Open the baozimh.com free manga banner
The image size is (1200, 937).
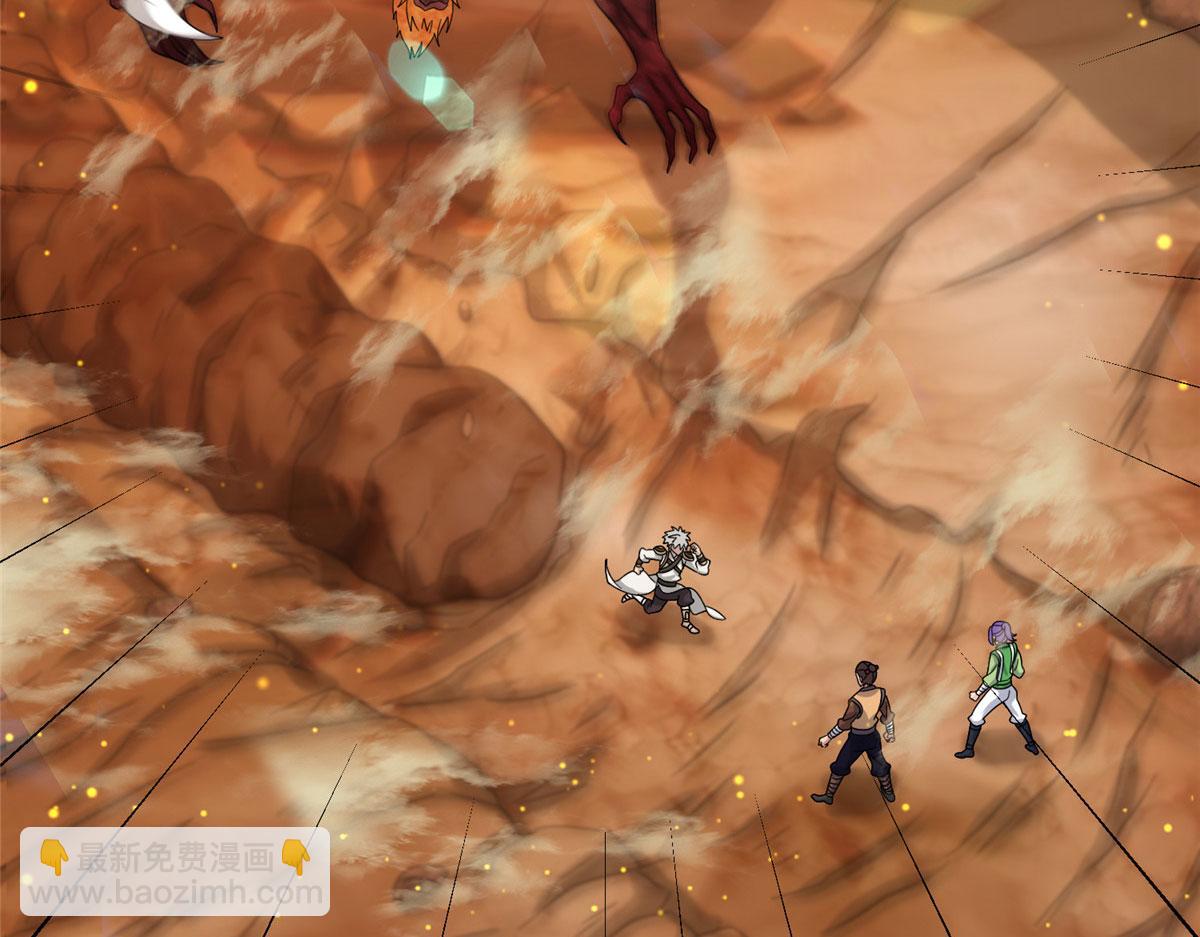click(175, 870)
